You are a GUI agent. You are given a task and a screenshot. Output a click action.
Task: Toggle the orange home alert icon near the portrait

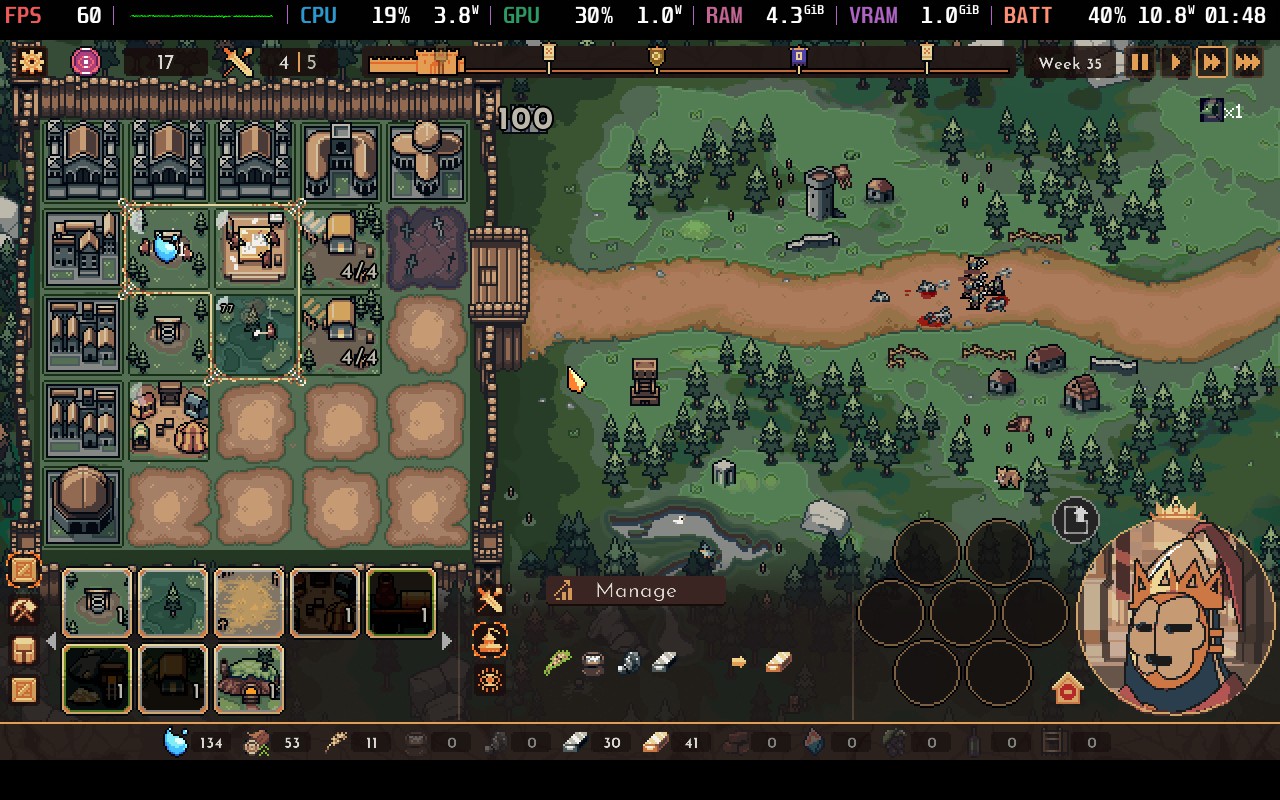1069,689
